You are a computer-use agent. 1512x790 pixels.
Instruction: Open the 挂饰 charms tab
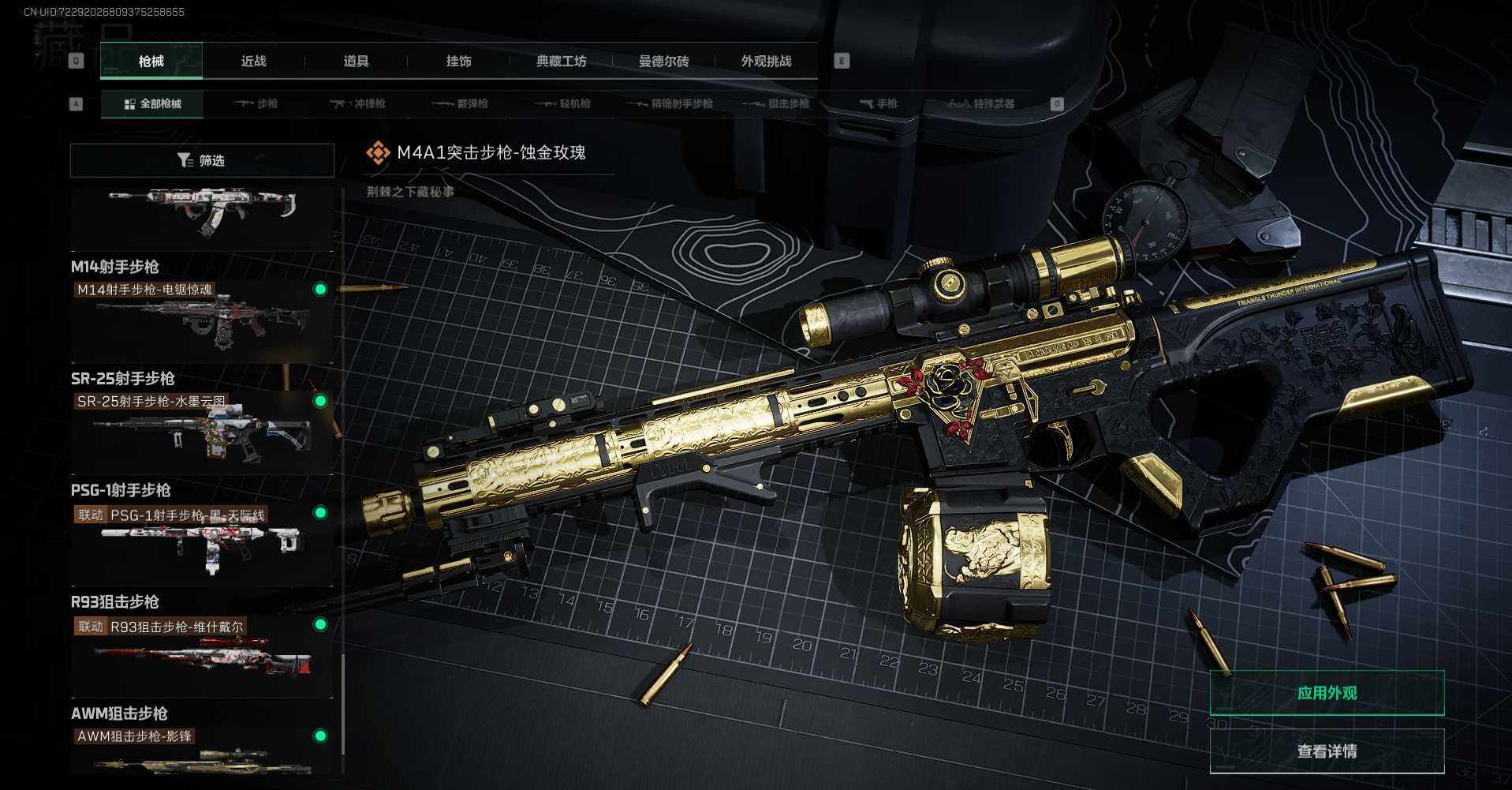(x=458, y=61)
